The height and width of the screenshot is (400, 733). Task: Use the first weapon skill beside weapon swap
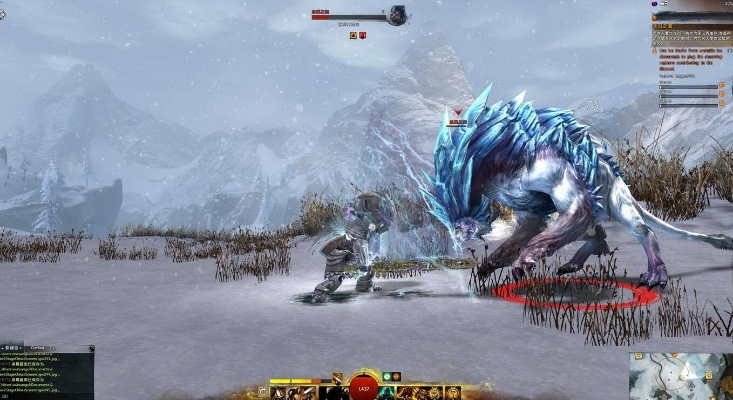tap(277, 393)
